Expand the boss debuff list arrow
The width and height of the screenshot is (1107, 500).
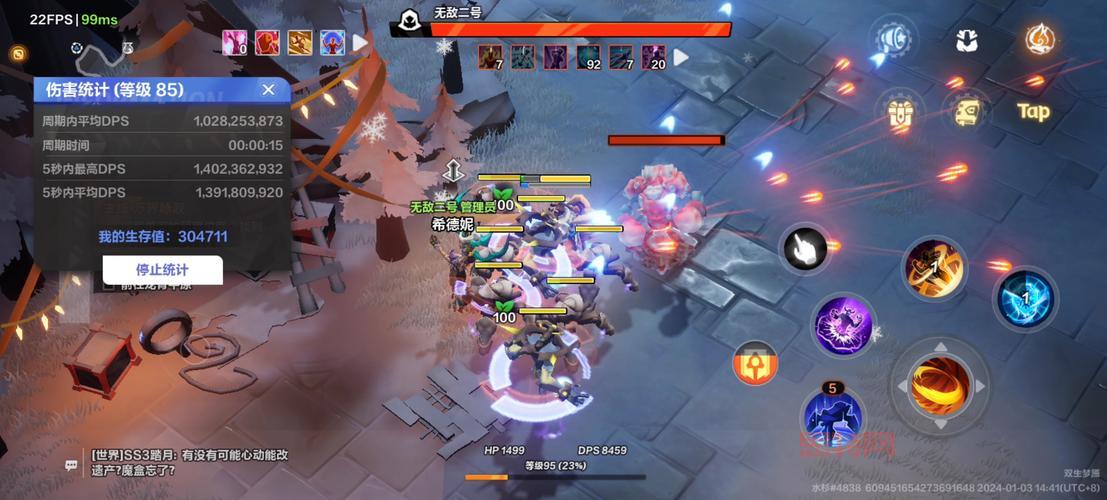(681, 57)
